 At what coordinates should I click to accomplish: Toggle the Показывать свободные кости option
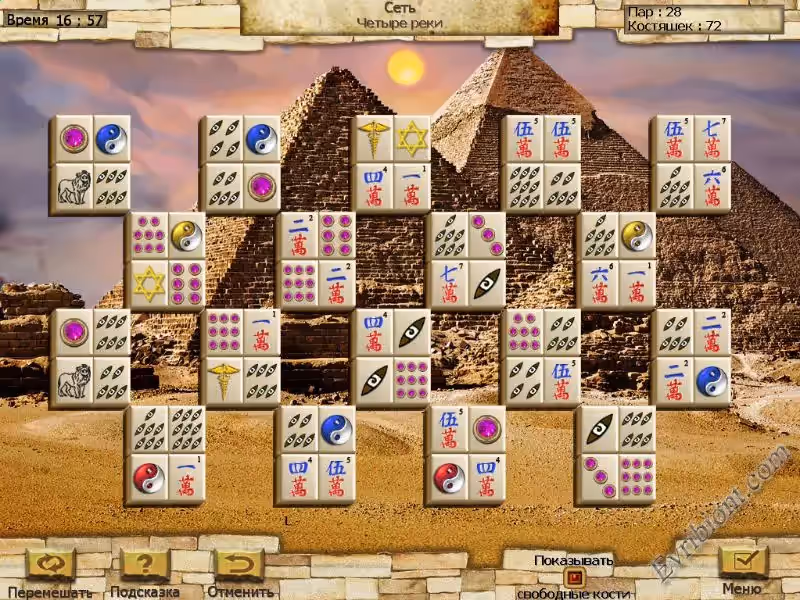573,577
